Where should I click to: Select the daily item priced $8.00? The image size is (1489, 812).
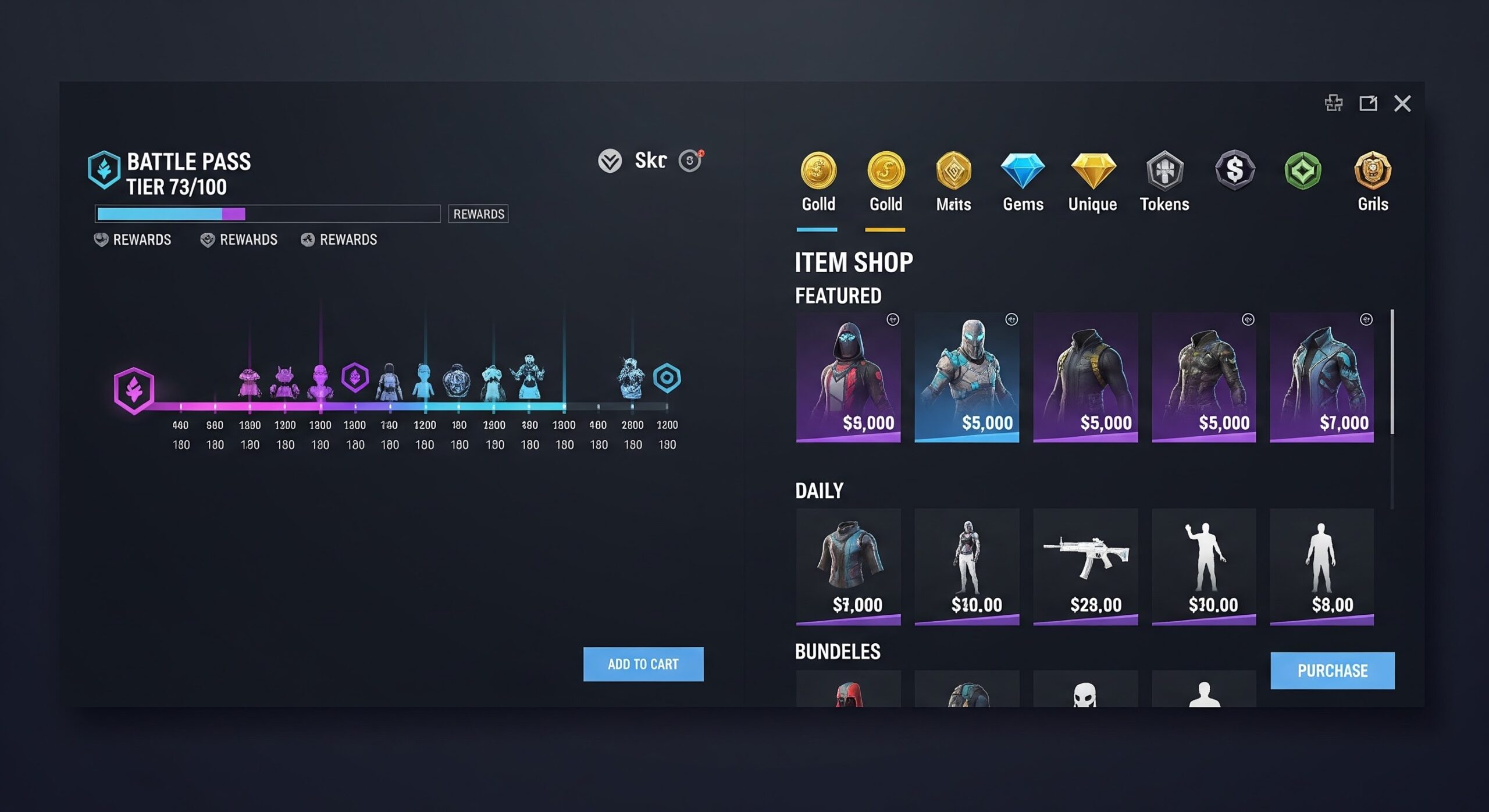(x=1321, y=567)
